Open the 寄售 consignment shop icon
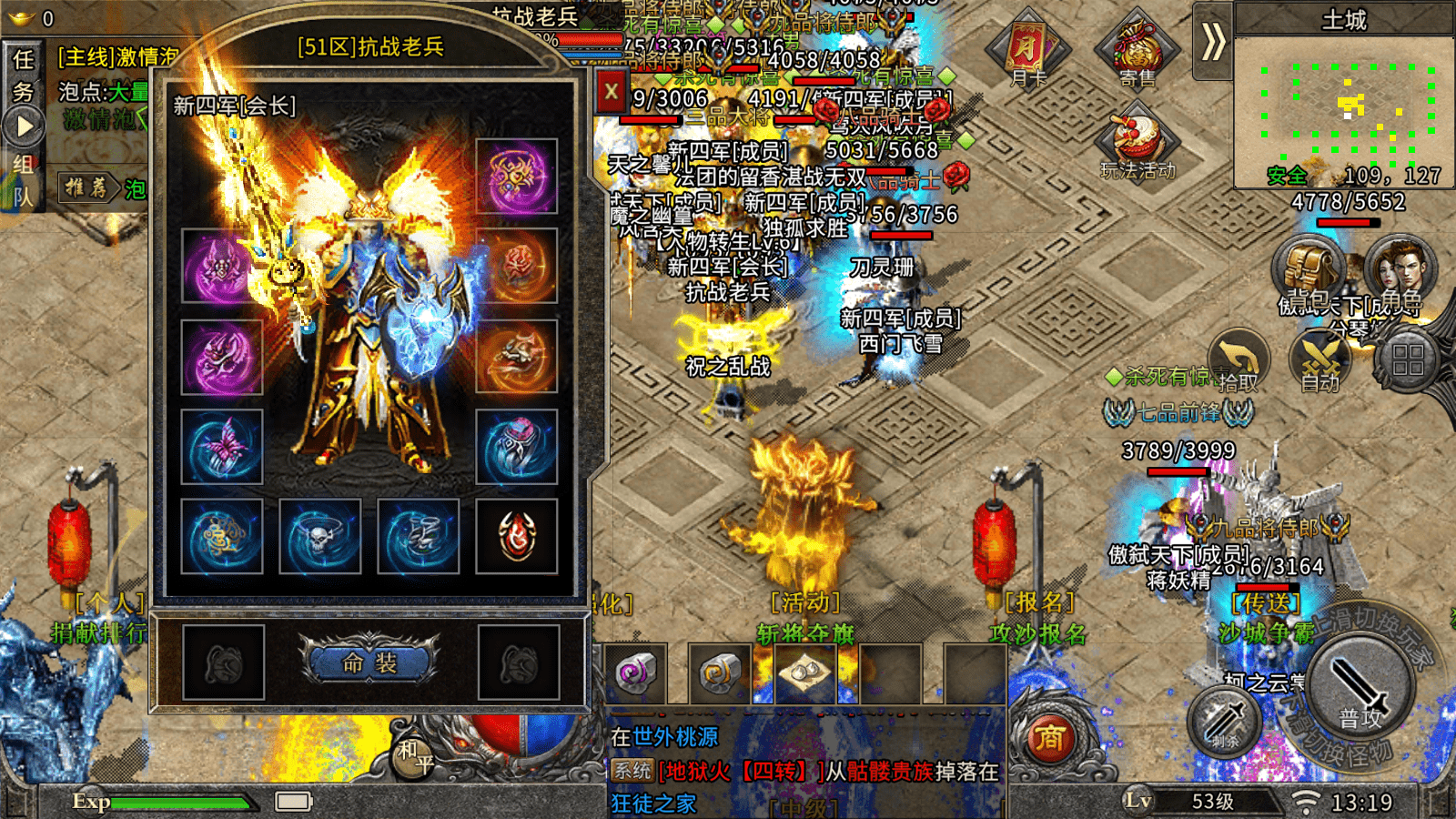 [1137, 50]
